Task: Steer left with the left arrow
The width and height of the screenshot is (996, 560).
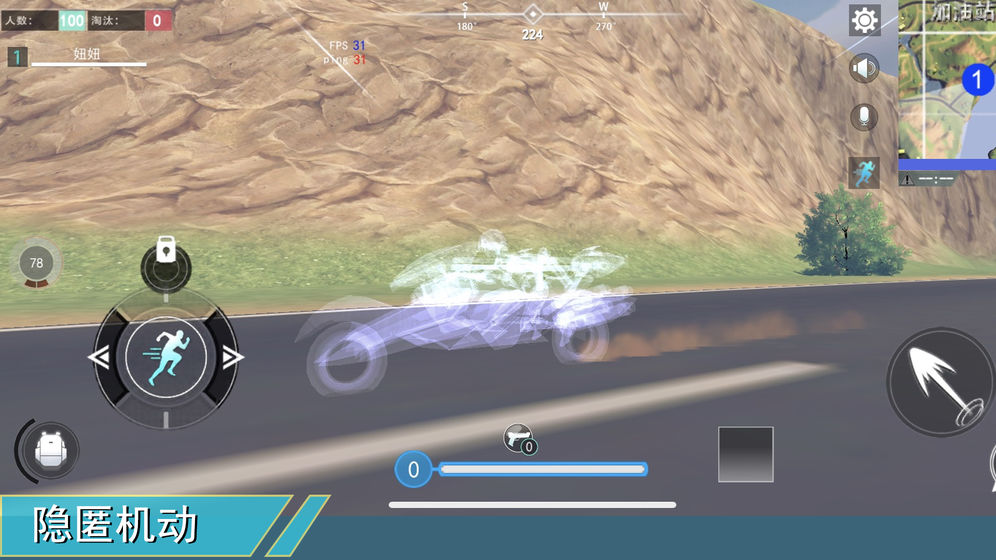Action: click(99, 357)
